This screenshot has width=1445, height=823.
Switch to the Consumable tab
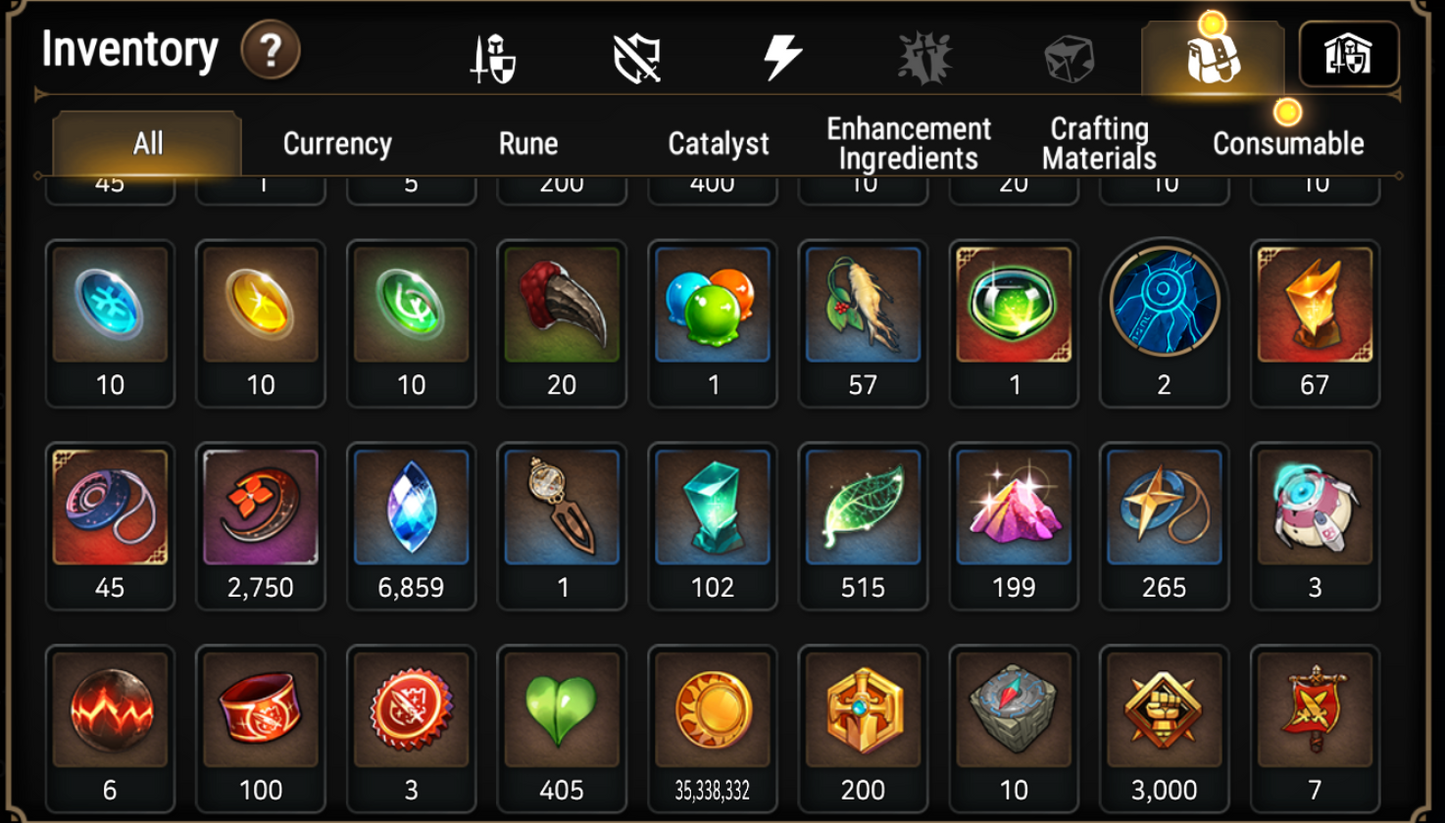click(1287, 143)
